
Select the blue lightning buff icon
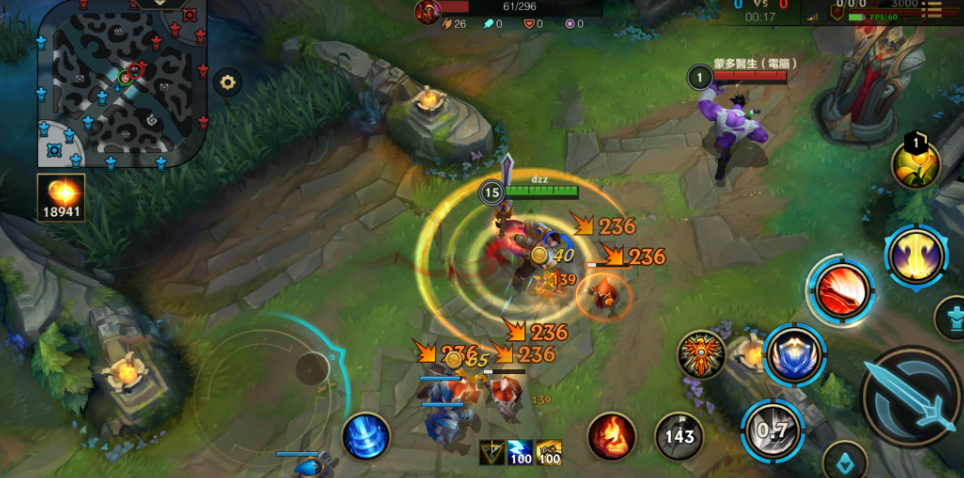pyautogui.click(x=520, y=453)
